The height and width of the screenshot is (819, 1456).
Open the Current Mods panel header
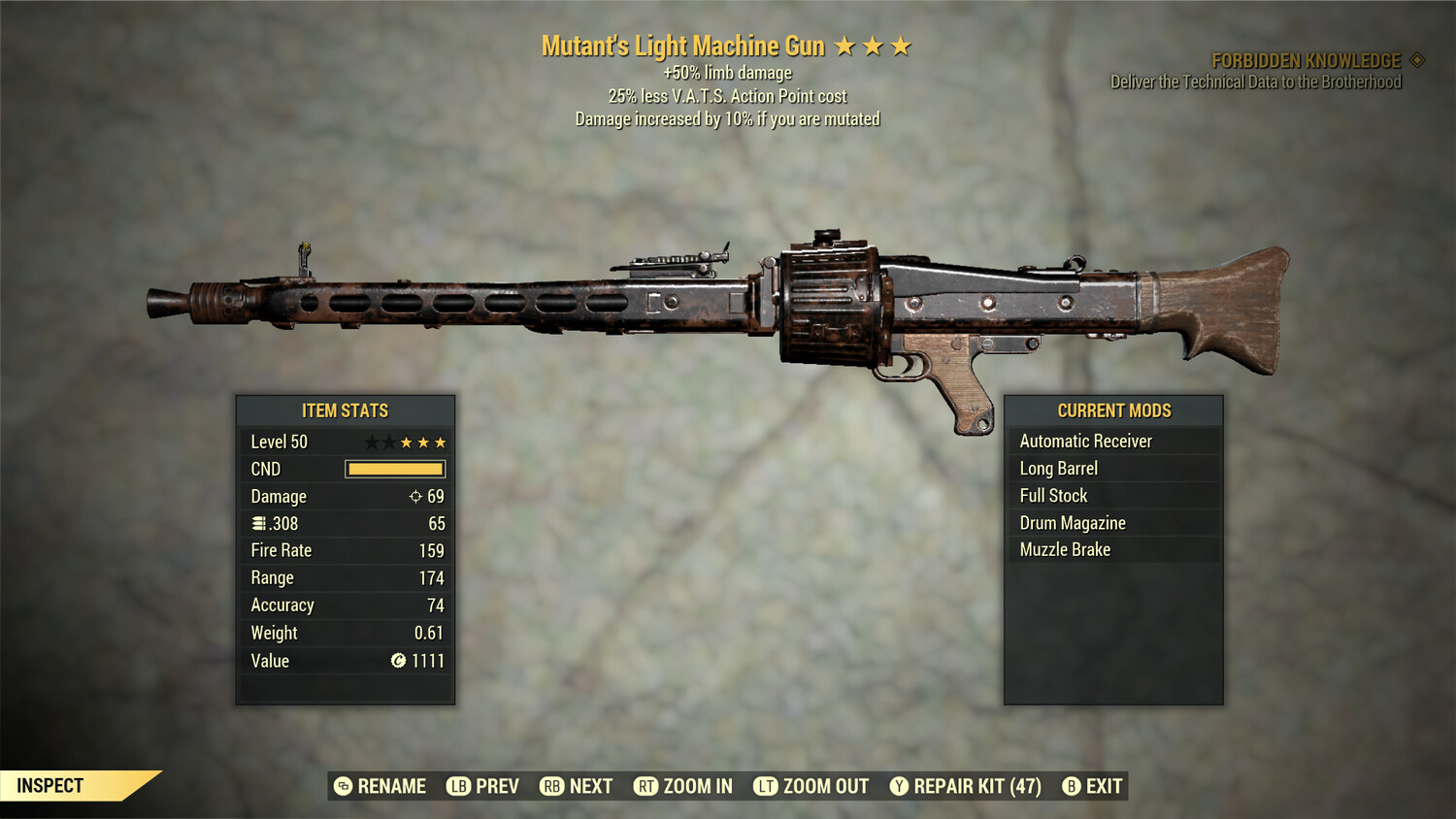click(x=1113, y=409)
